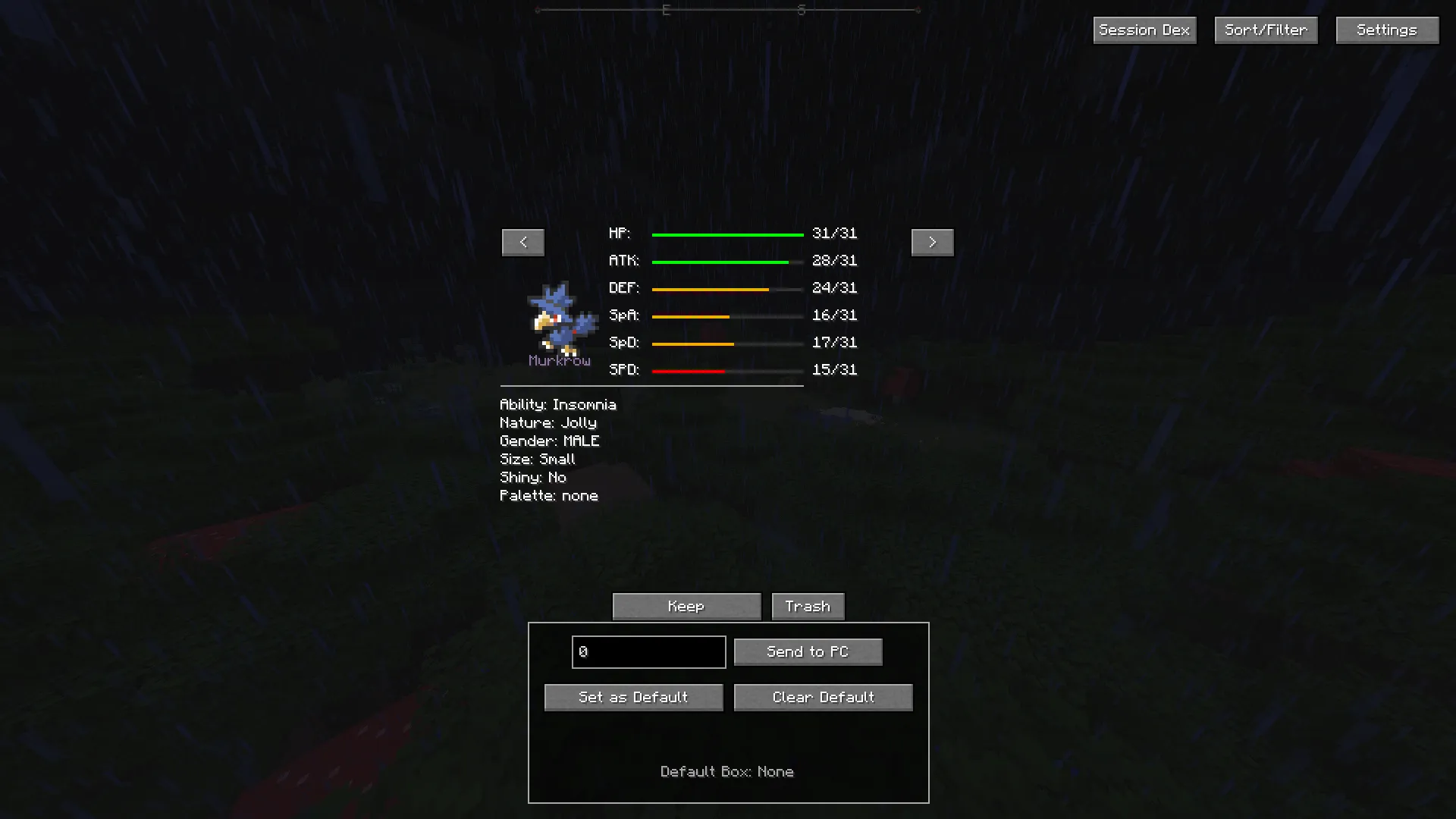
Task: Click the left navigation arrow
Action: click(x=522, y=242)
